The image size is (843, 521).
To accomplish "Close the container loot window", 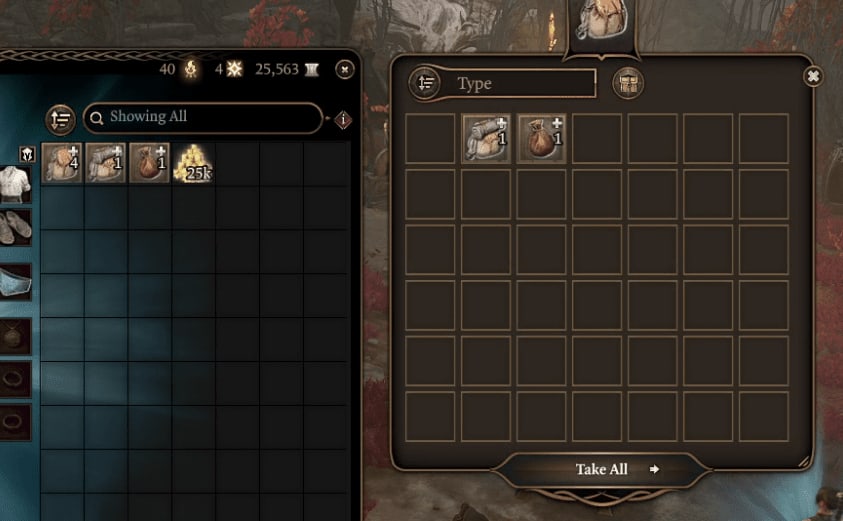I will click(x=813, y=76).
